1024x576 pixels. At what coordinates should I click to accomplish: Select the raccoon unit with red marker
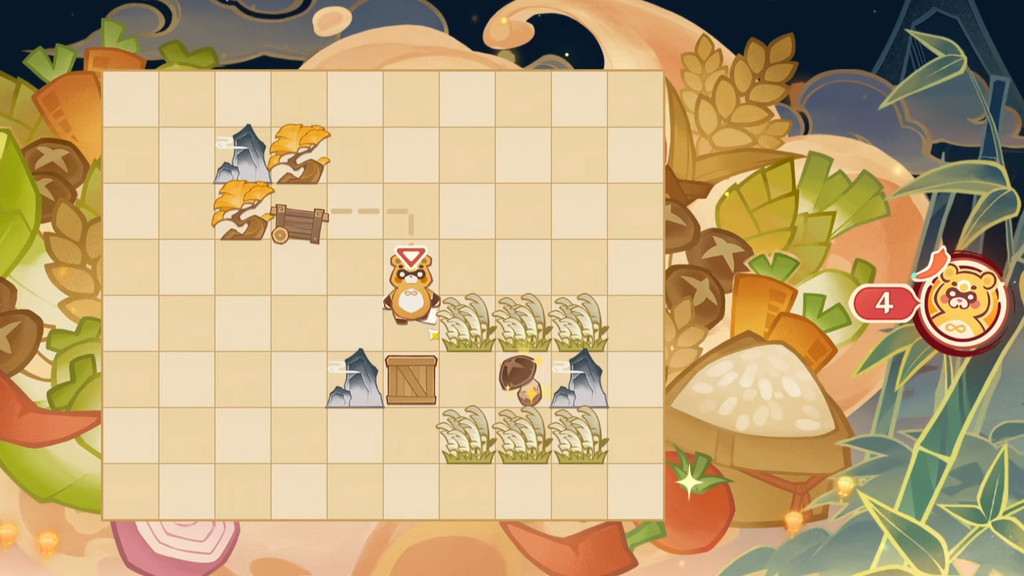click(x=410, y=292)
